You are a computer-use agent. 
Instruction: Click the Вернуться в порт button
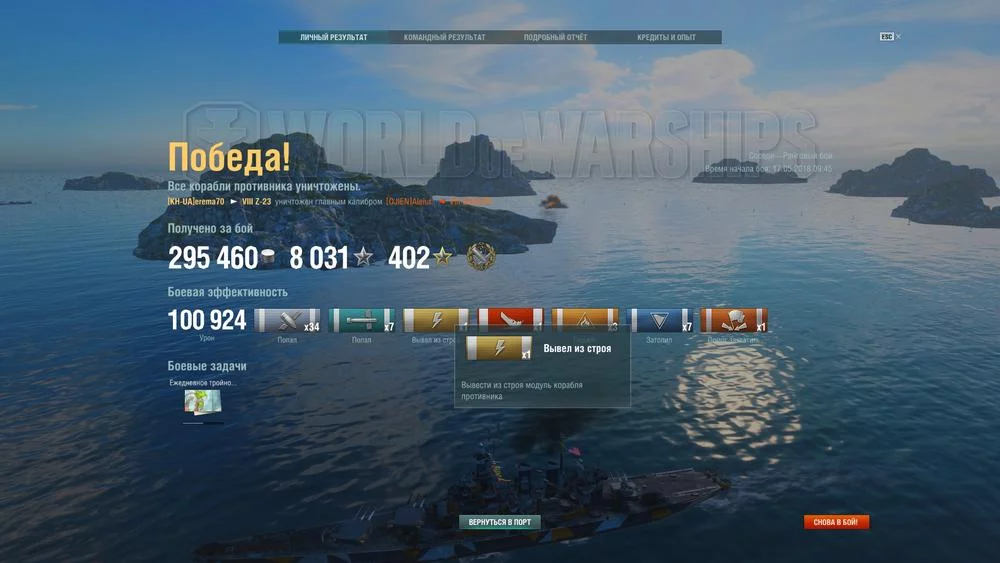500,522
